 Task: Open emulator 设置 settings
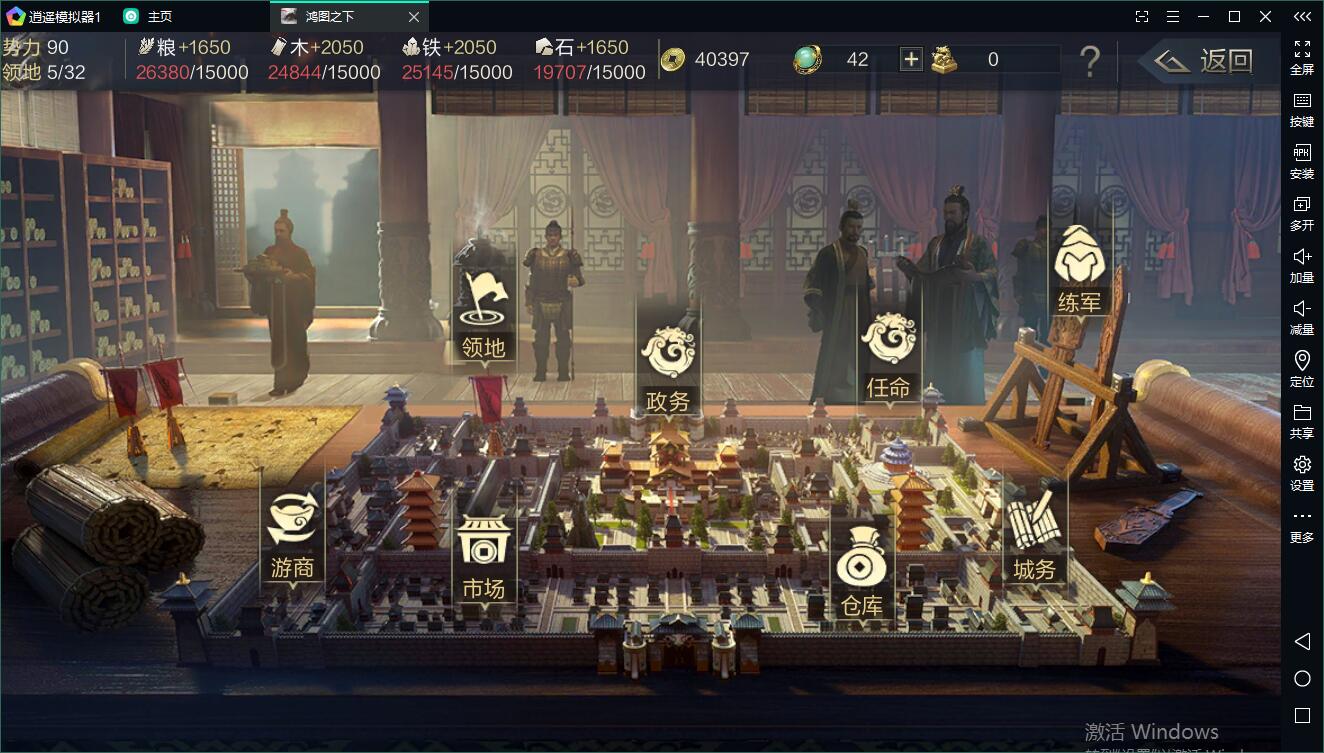tap(1302, 473)
